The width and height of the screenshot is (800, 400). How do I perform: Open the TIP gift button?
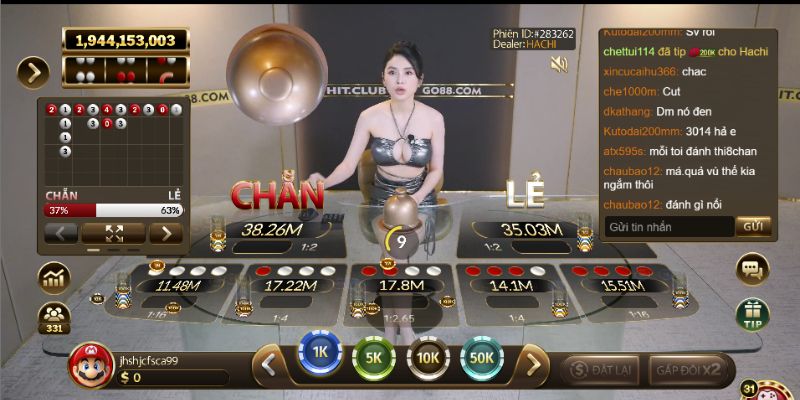(x=752, y=314)
